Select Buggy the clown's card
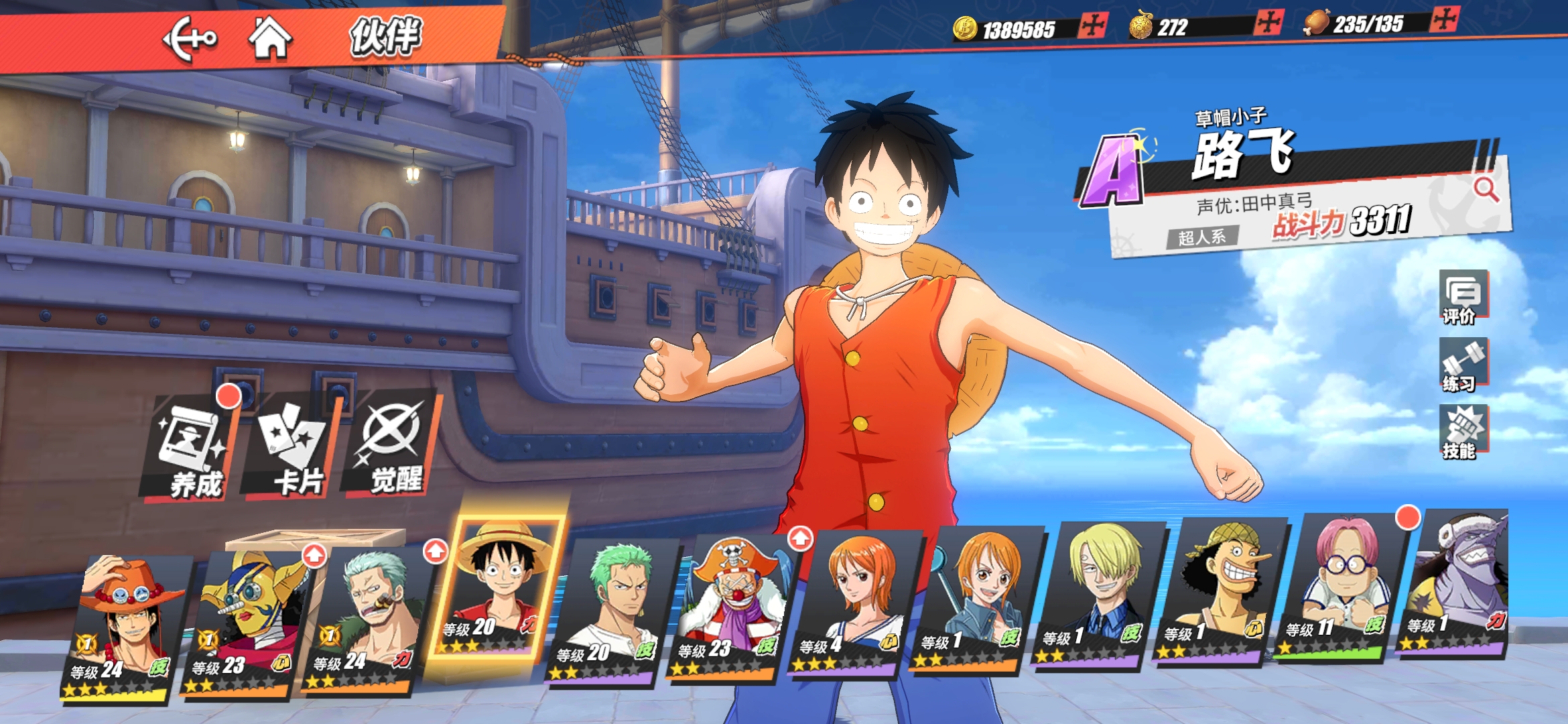 pos(729,607)
